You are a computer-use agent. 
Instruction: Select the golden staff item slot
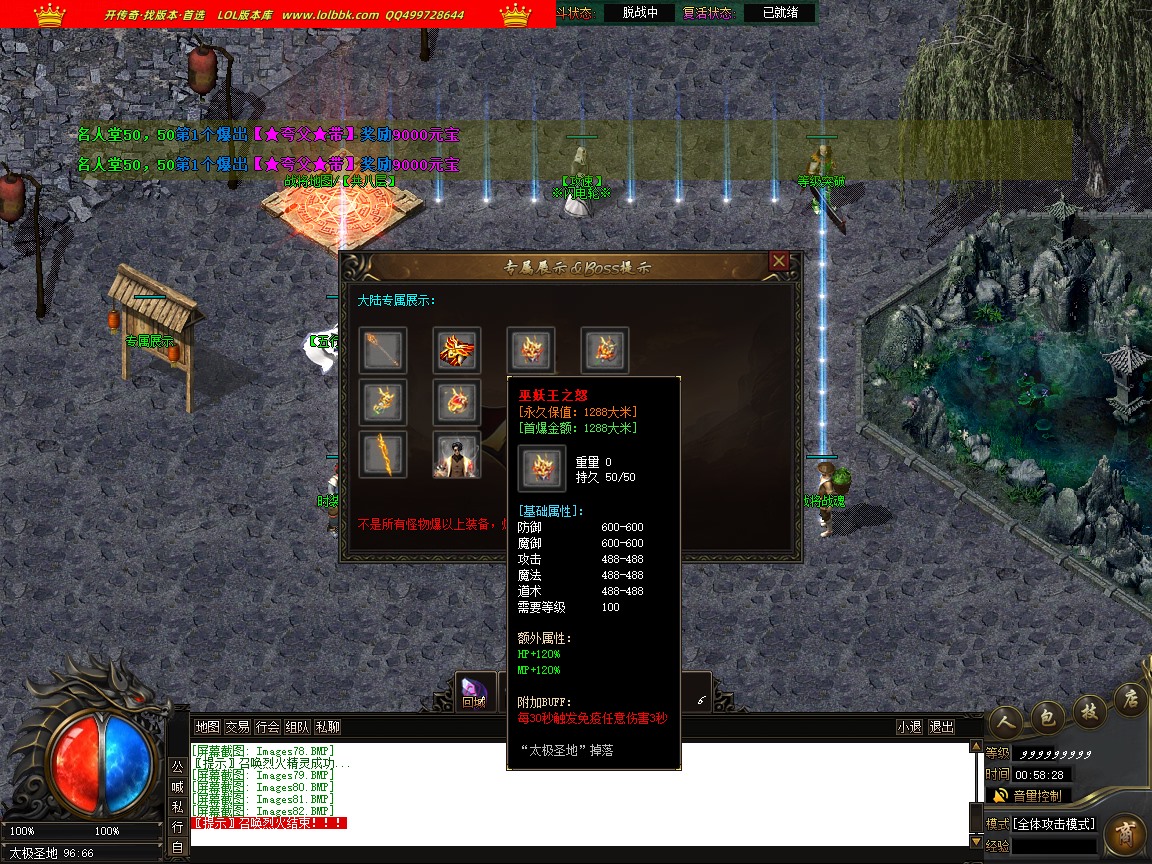coord(383,351)
